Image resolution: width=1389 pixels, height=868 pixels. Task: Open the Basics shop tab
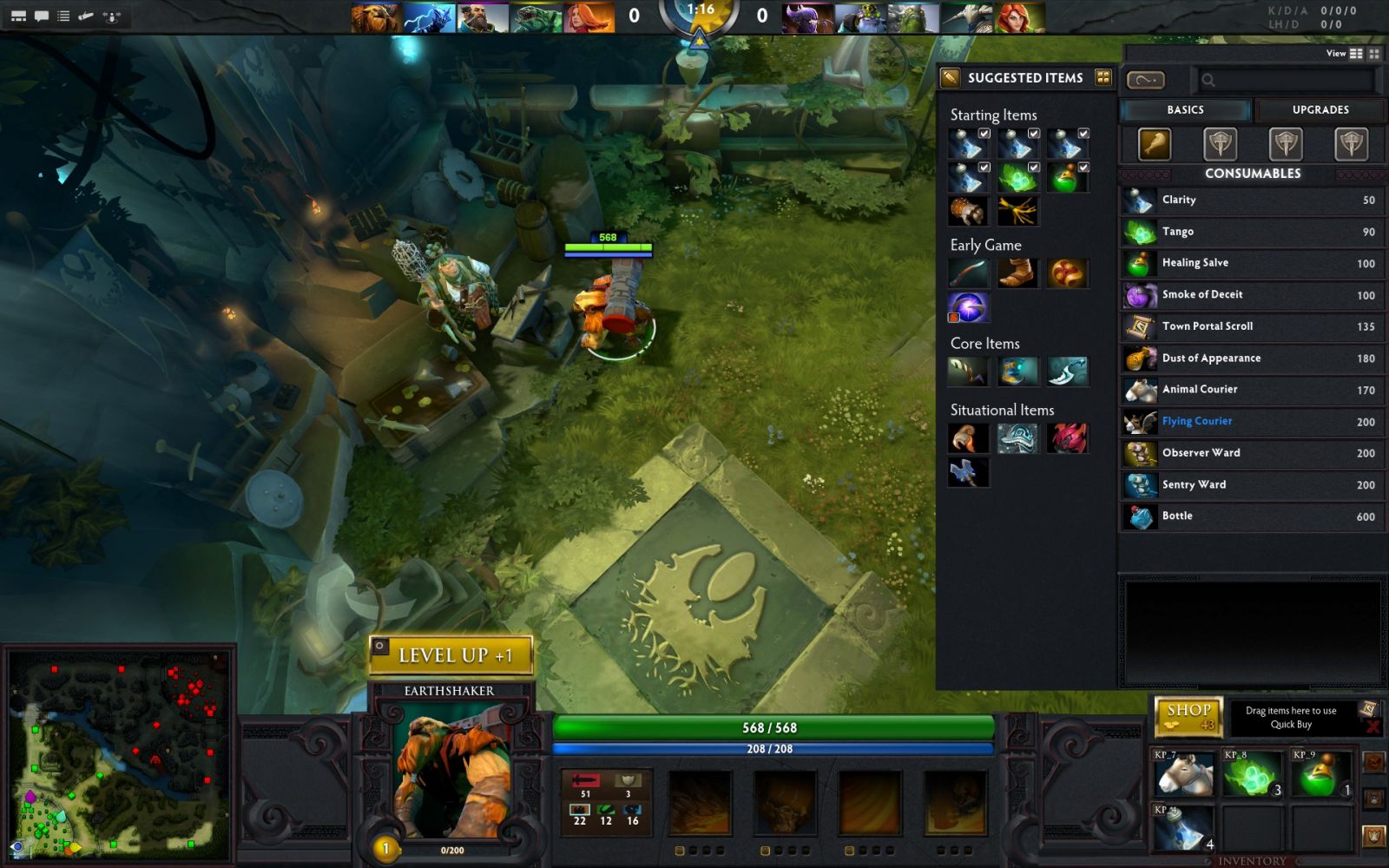coord(1185,110)
